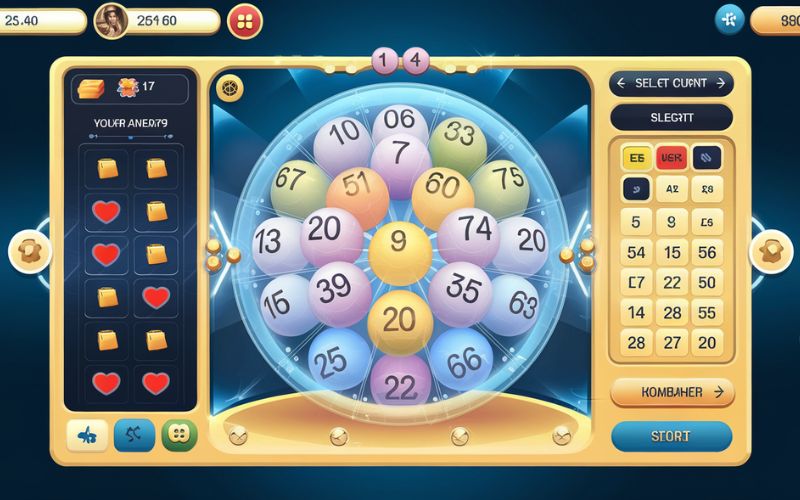Image resolution: width=800 pixels, height=500 pixels.
Task: Choose number 15 on the number grid
Action: pyautogui.click(x=672, y=253)
